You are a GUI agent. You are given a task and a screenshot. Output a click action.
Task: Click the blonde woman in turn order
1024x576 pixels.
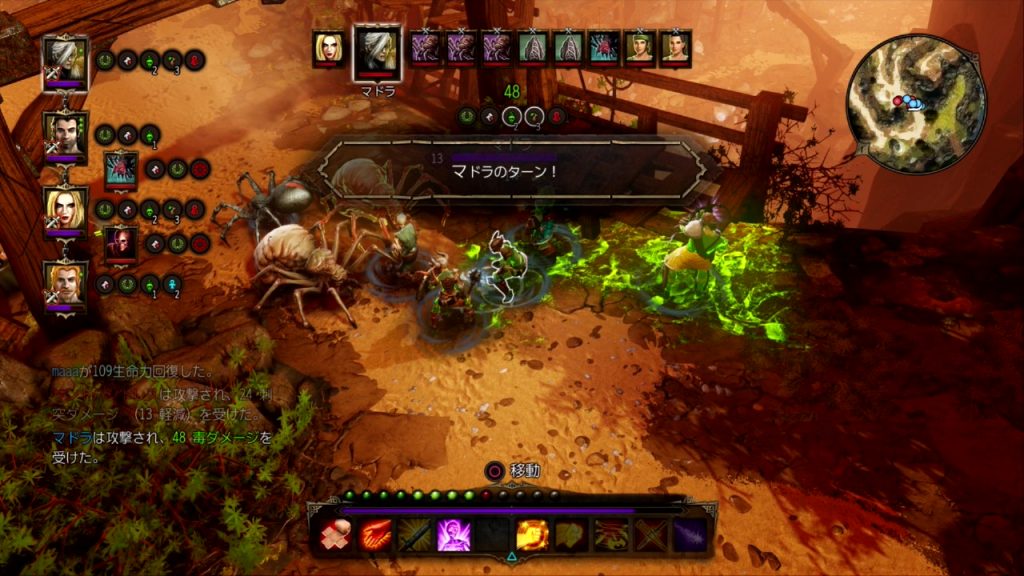[x=328, y=48]
